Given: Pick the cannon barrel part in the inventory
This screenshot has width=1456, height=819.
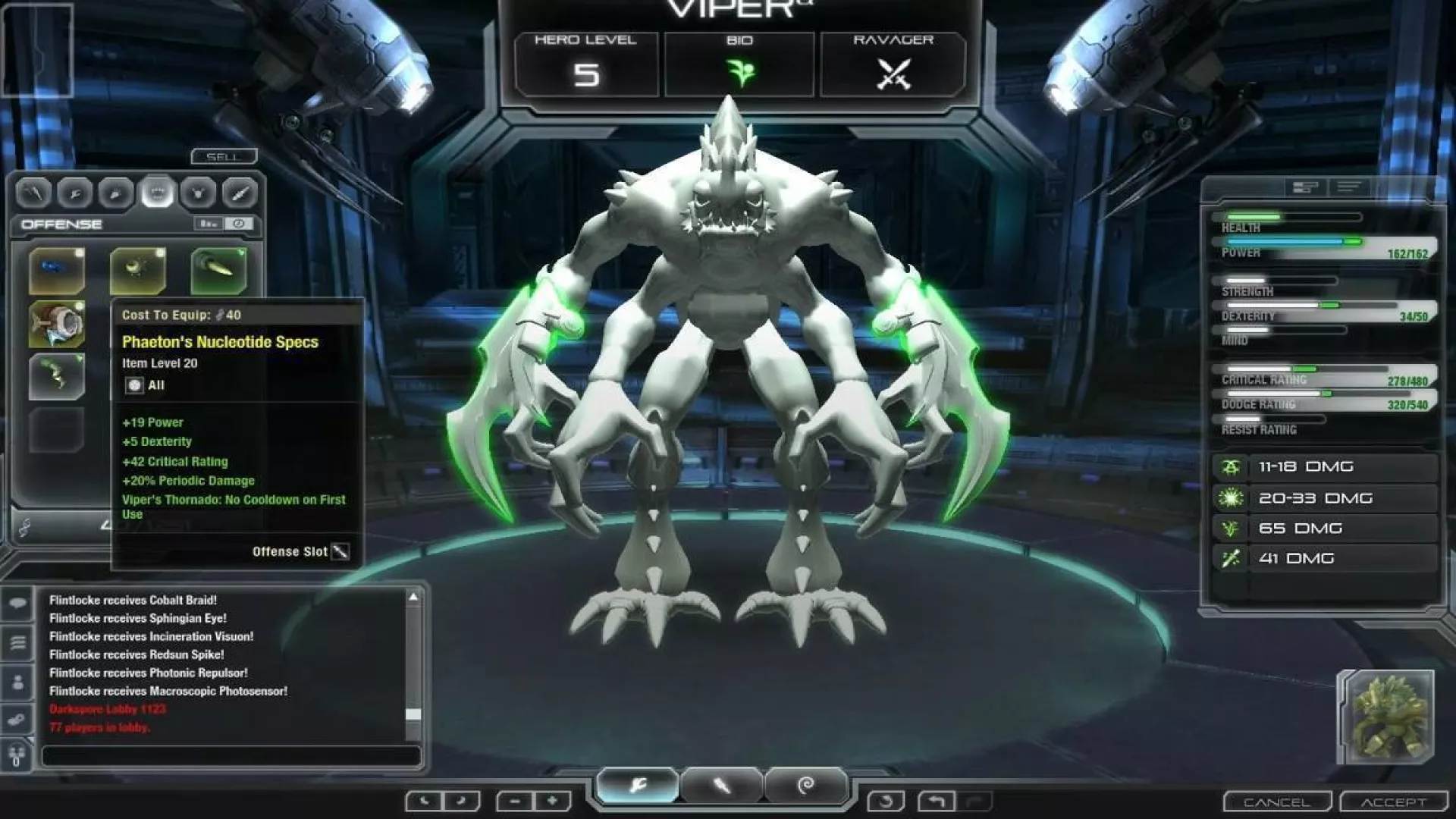Looking at the screenshot, I should (57, 324).
